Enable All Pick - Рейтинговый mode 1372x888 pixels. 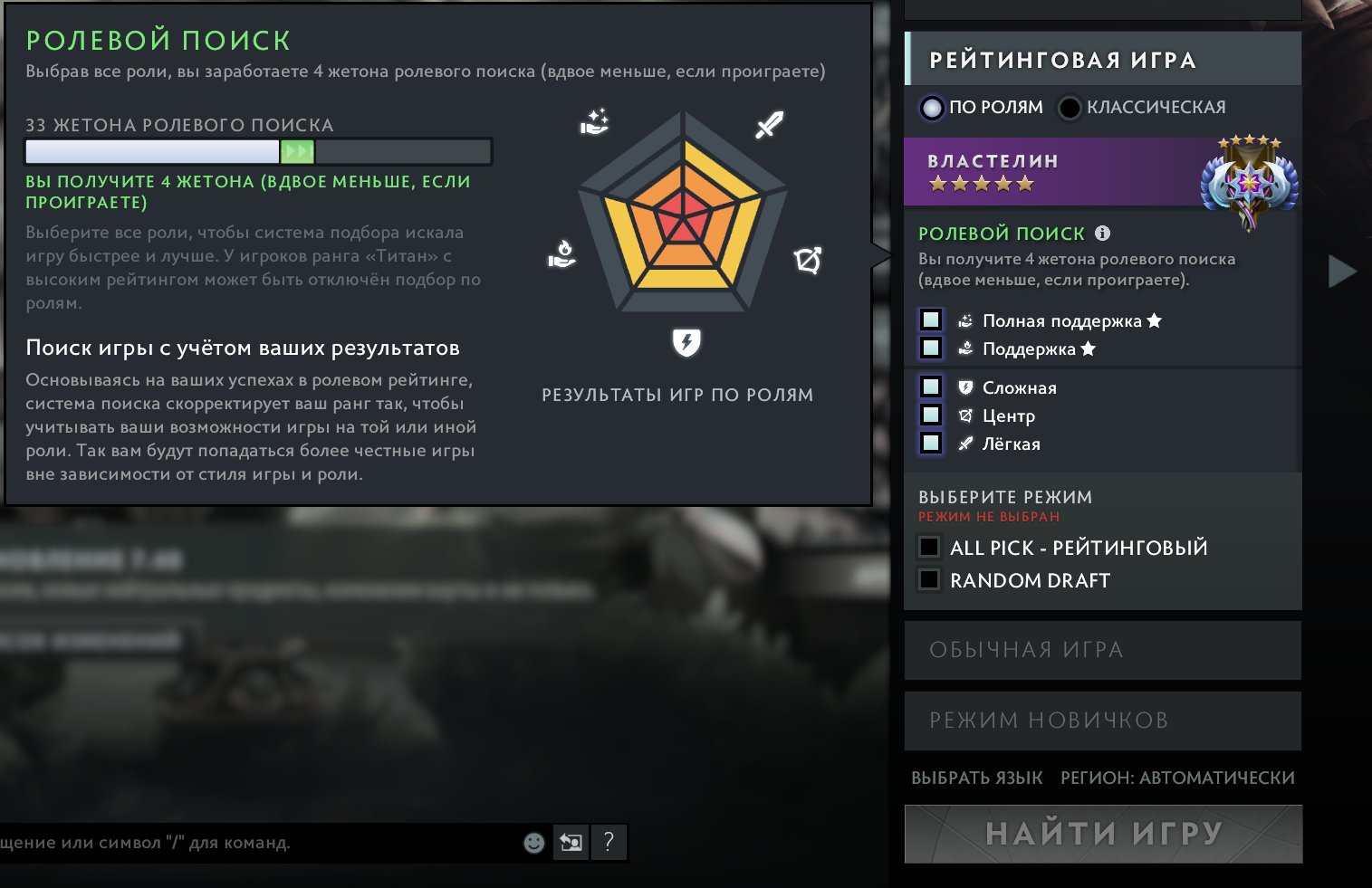pyautogui.click(x=929, y=547)
